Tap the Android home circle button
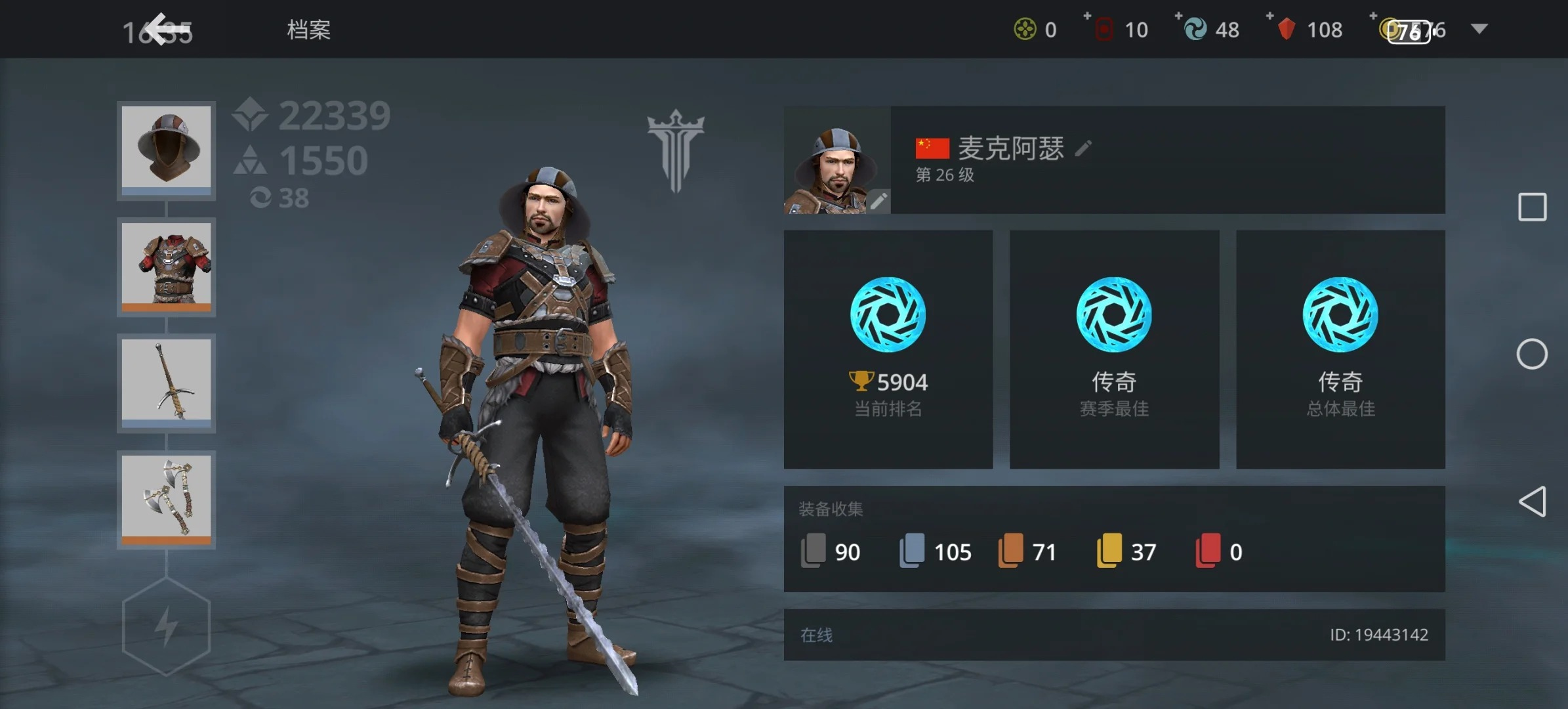 [x=1532, y=354]
